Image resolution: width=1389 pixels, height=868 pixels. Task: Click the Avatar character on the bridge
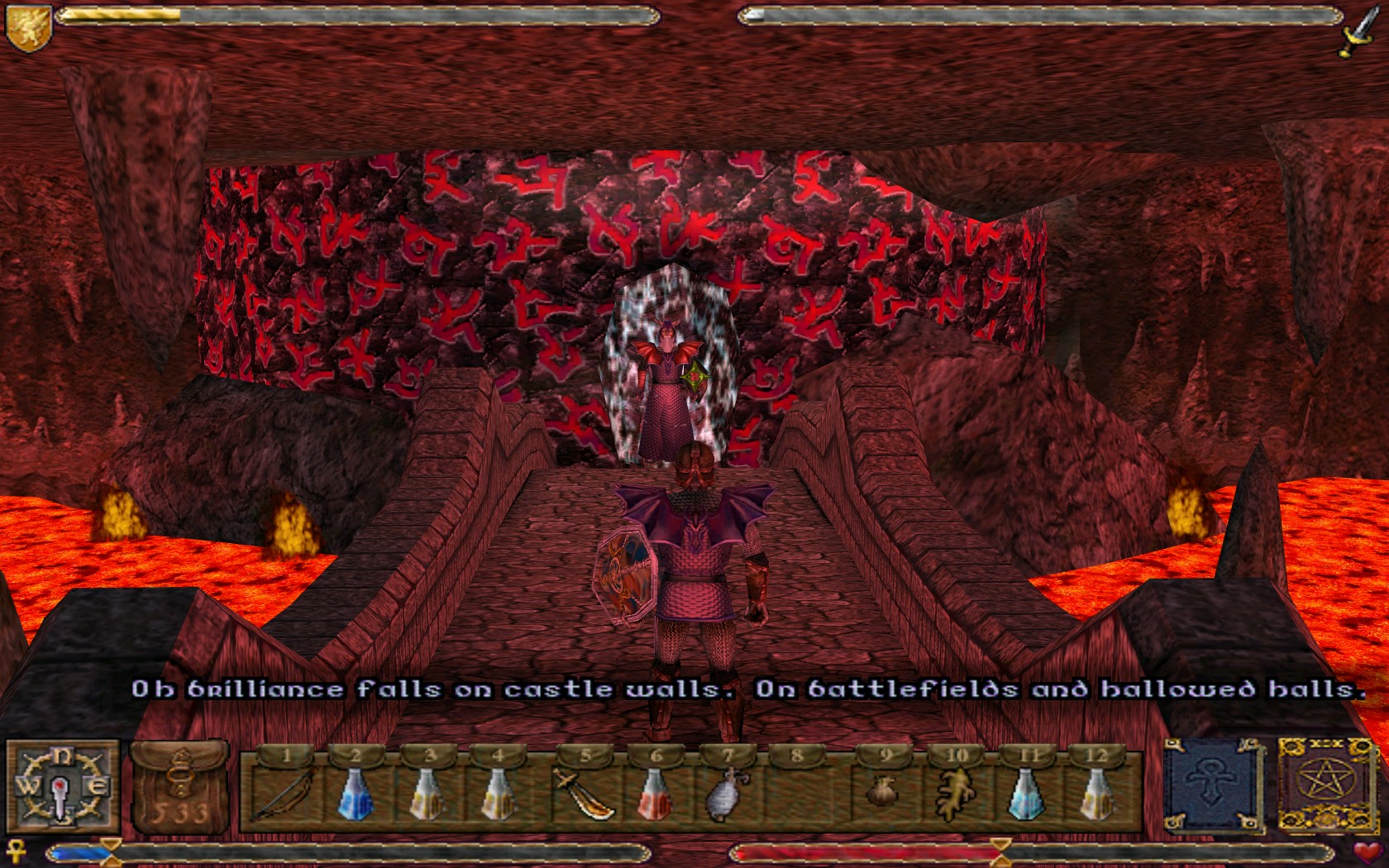[694, 562]
